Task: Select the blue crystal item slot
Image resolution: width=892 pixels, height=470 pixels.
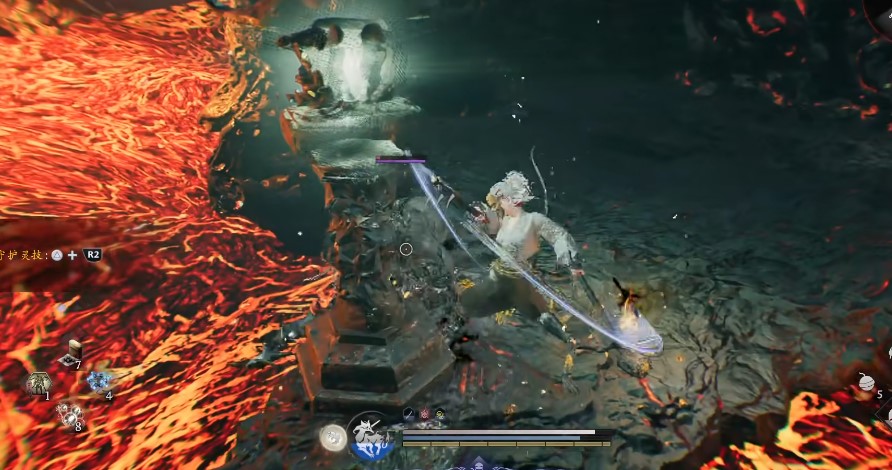Action: click(98, 381)
